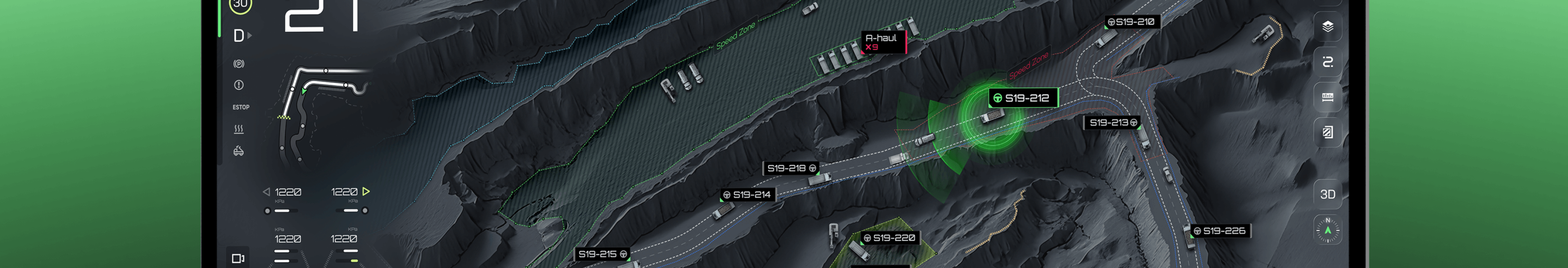Select the D drive gear selector

241,36
